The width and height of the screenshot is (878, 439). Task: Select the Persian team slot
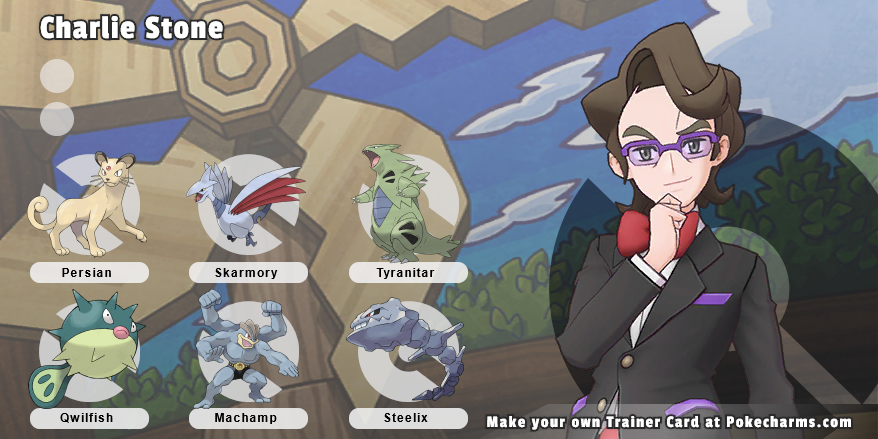pos(88,205)
